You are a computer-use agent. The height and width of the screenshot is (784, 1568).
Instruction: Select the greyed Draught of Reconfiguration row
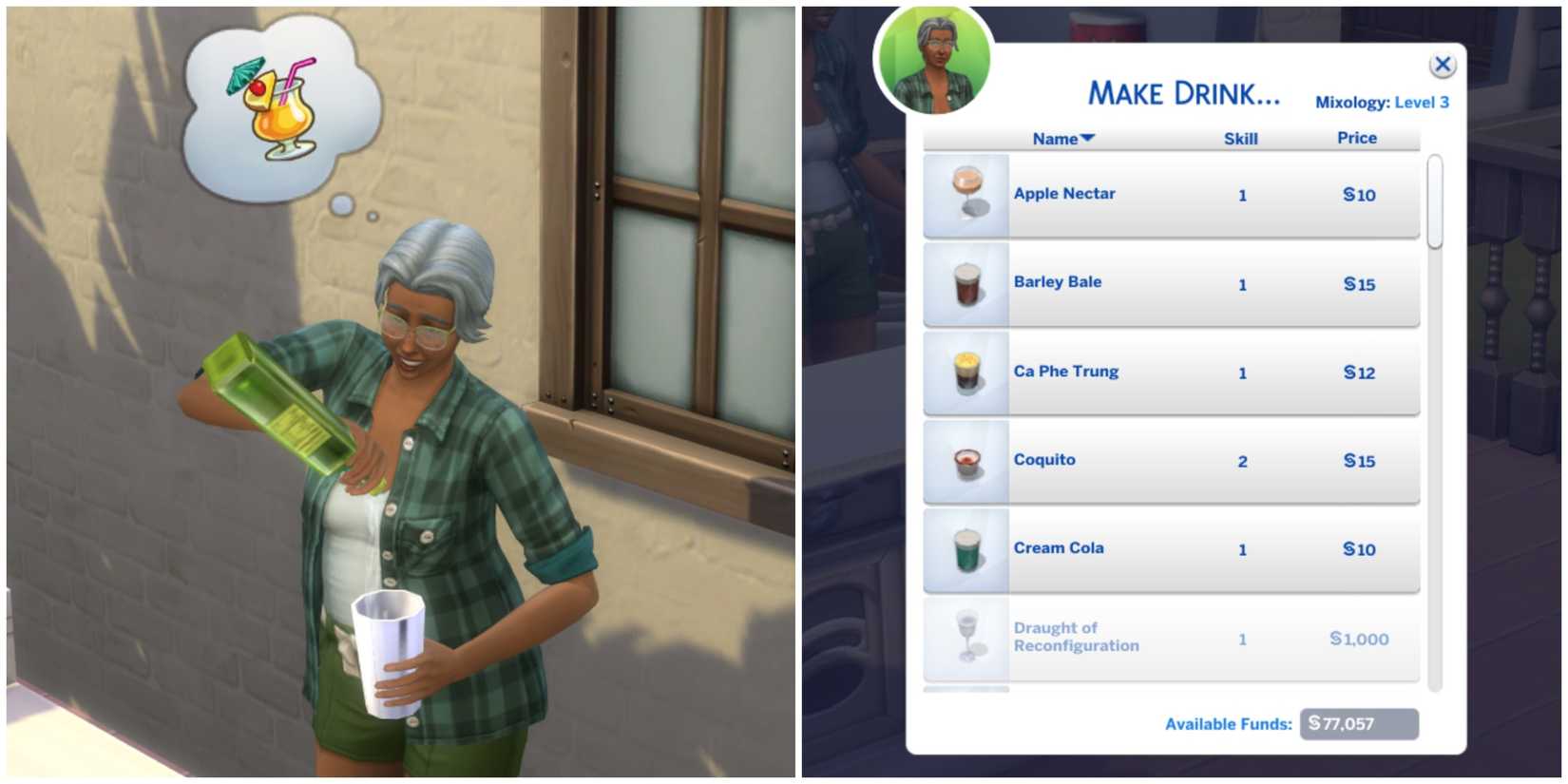1169,637
